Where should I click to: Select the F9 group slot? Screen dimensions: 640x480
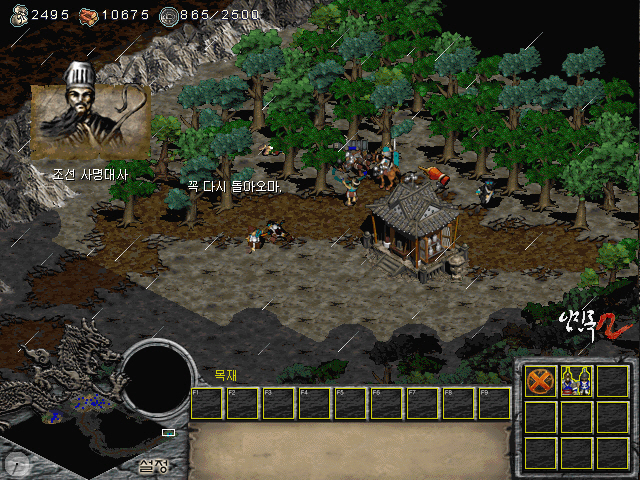click(x=495, y=403)
